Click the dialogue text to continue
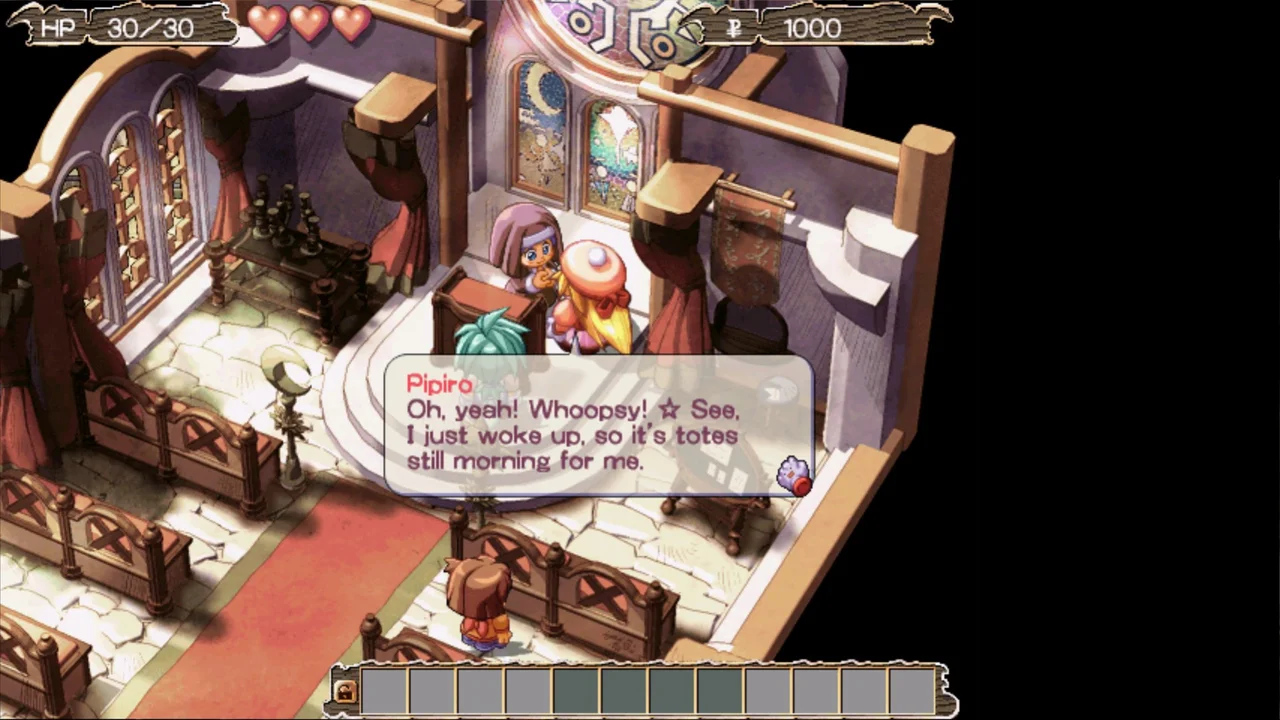 (x=572, y=435)
